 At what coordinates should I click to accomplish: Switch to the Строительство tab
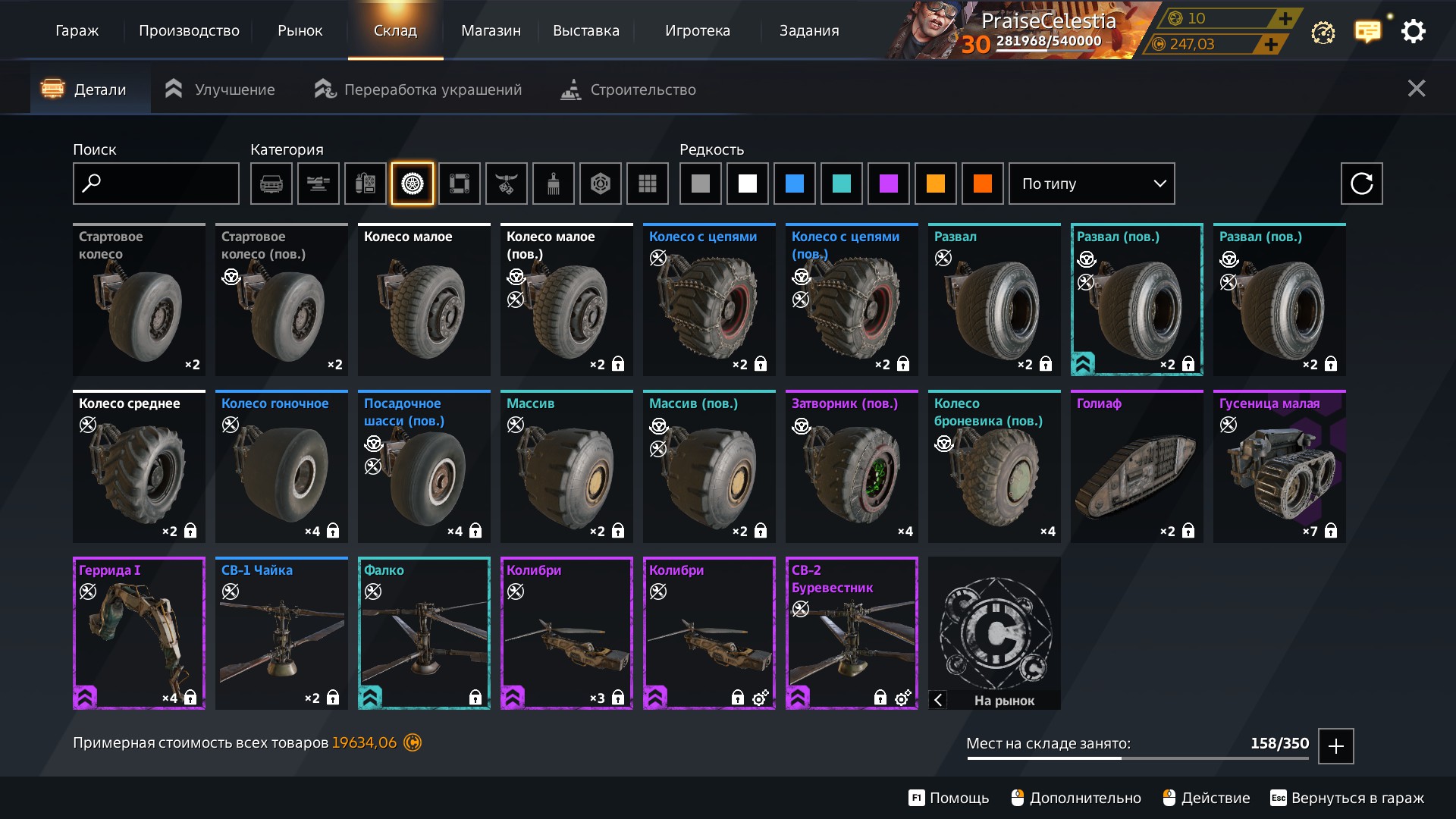pyautogui.click(x=628, y=89)
